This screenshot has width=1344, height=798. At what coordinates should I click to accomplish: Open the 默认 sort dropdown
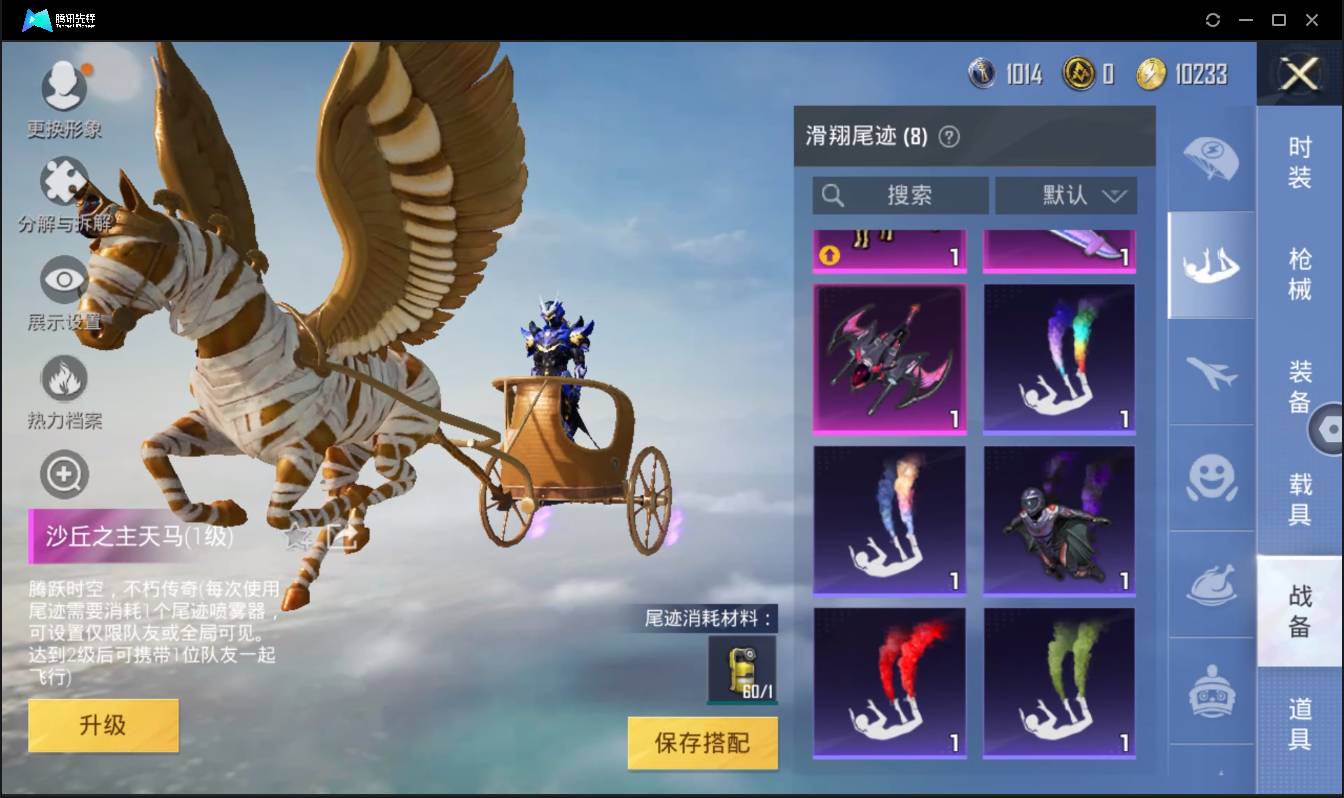1066,195
